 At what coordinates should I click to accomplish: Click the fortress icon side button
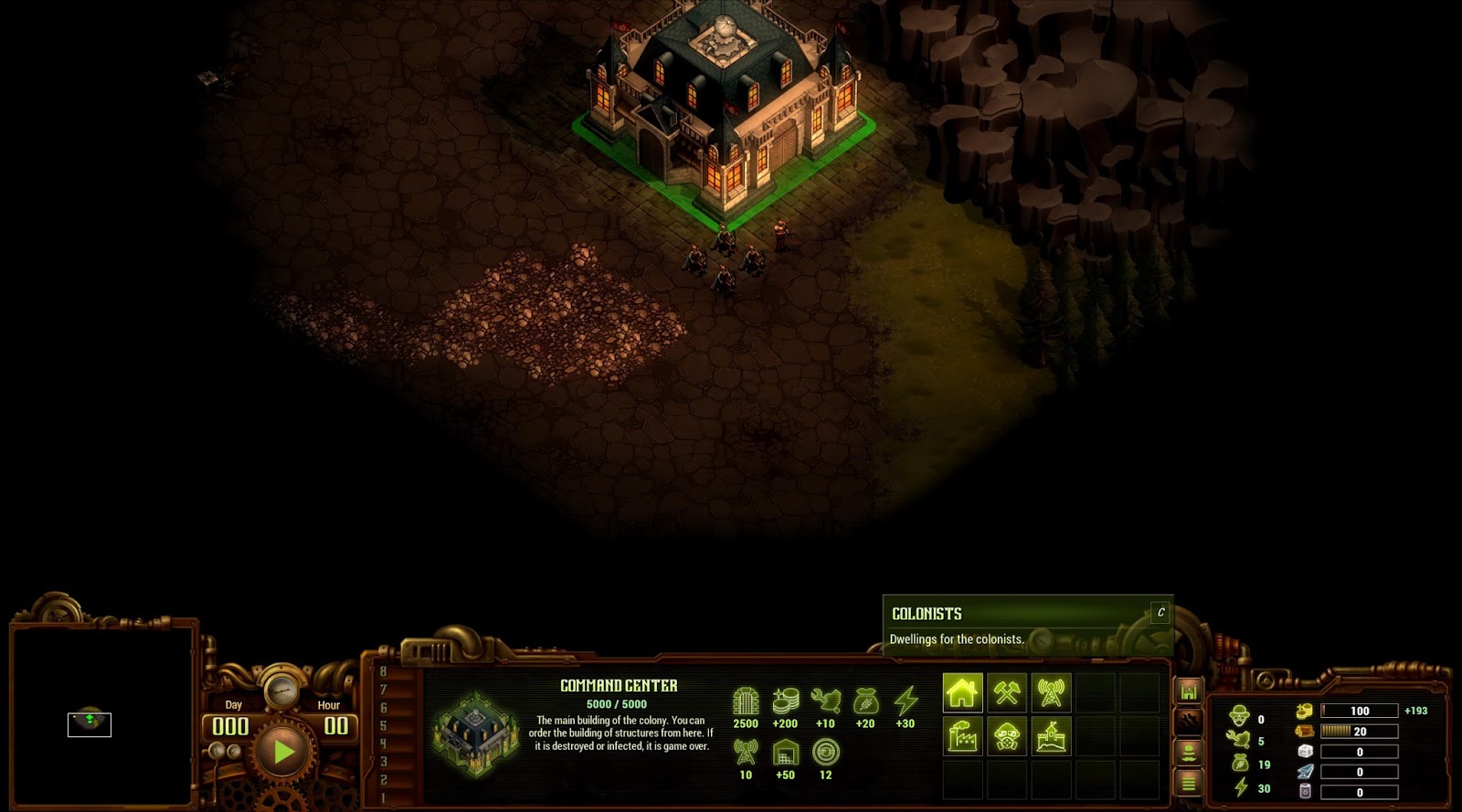coord(1189,691)
